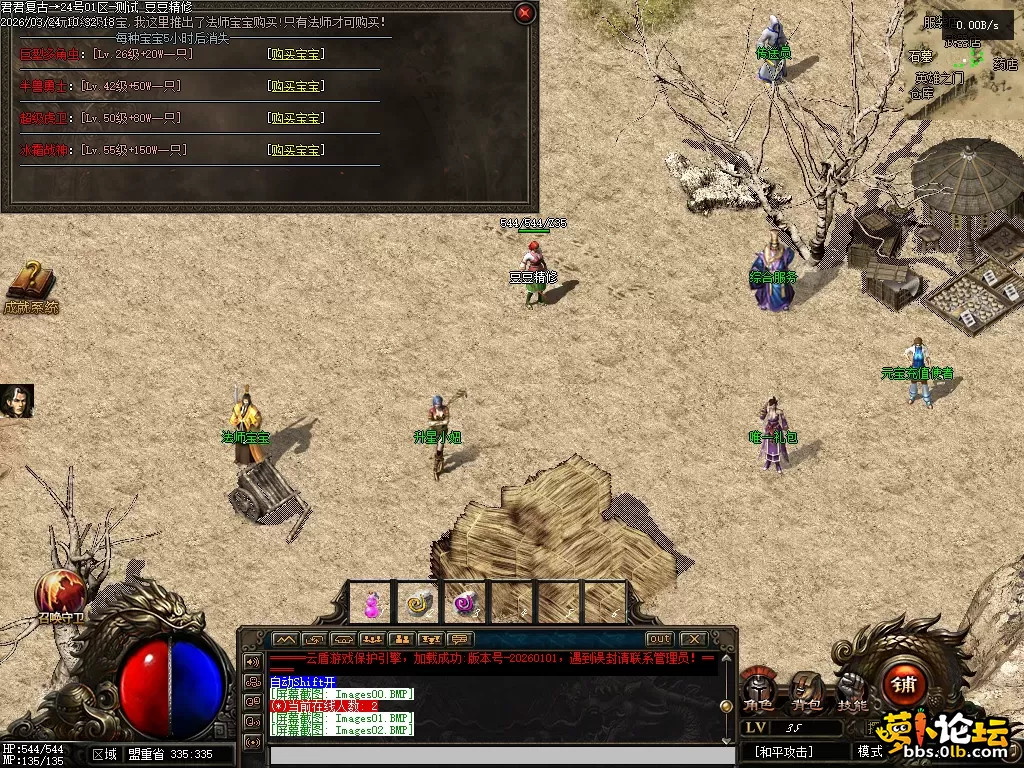Use the yellow scroll hotbar item

point(419,603)
